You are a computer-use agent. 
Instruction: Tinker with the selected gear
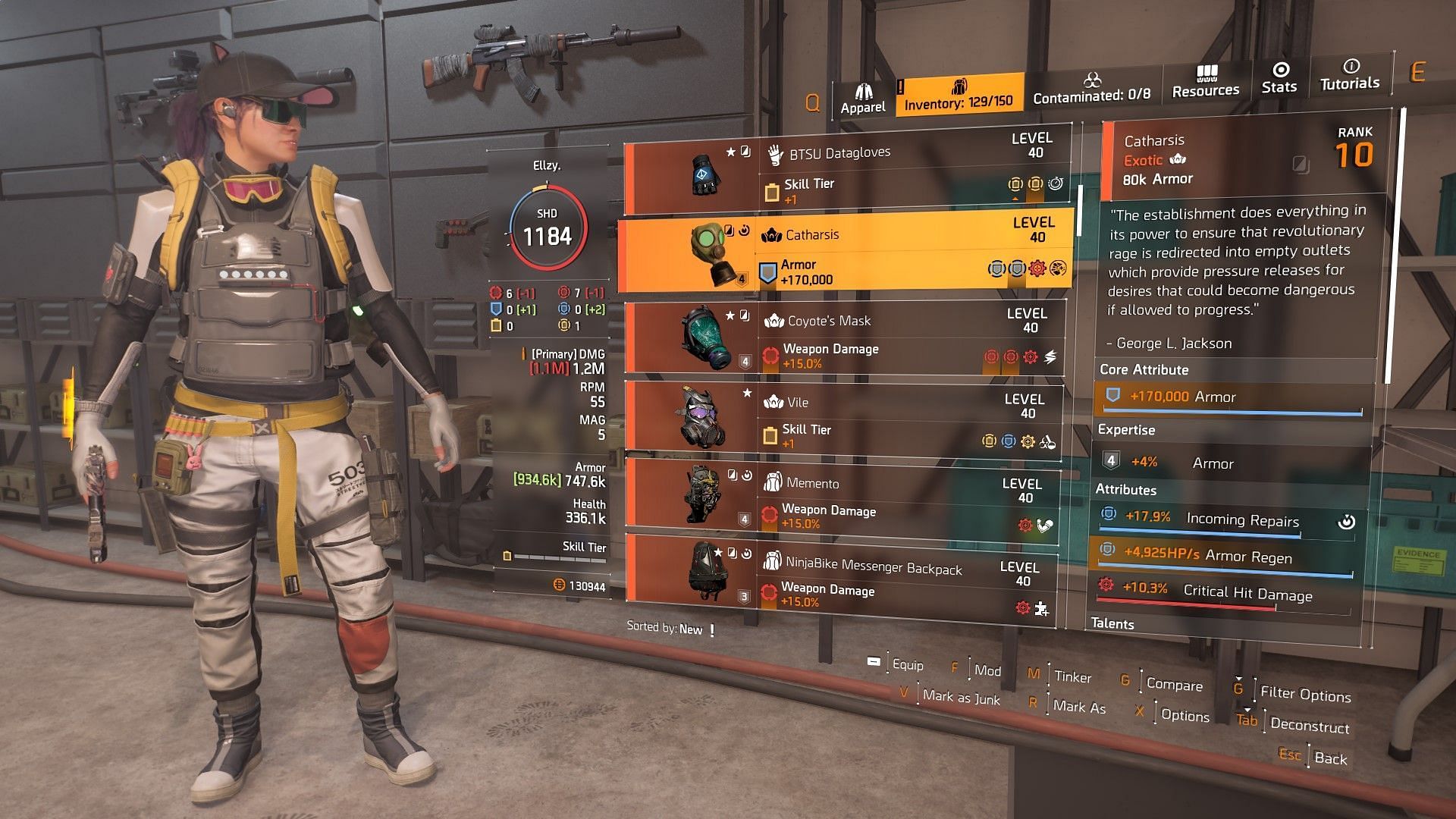1072,677
